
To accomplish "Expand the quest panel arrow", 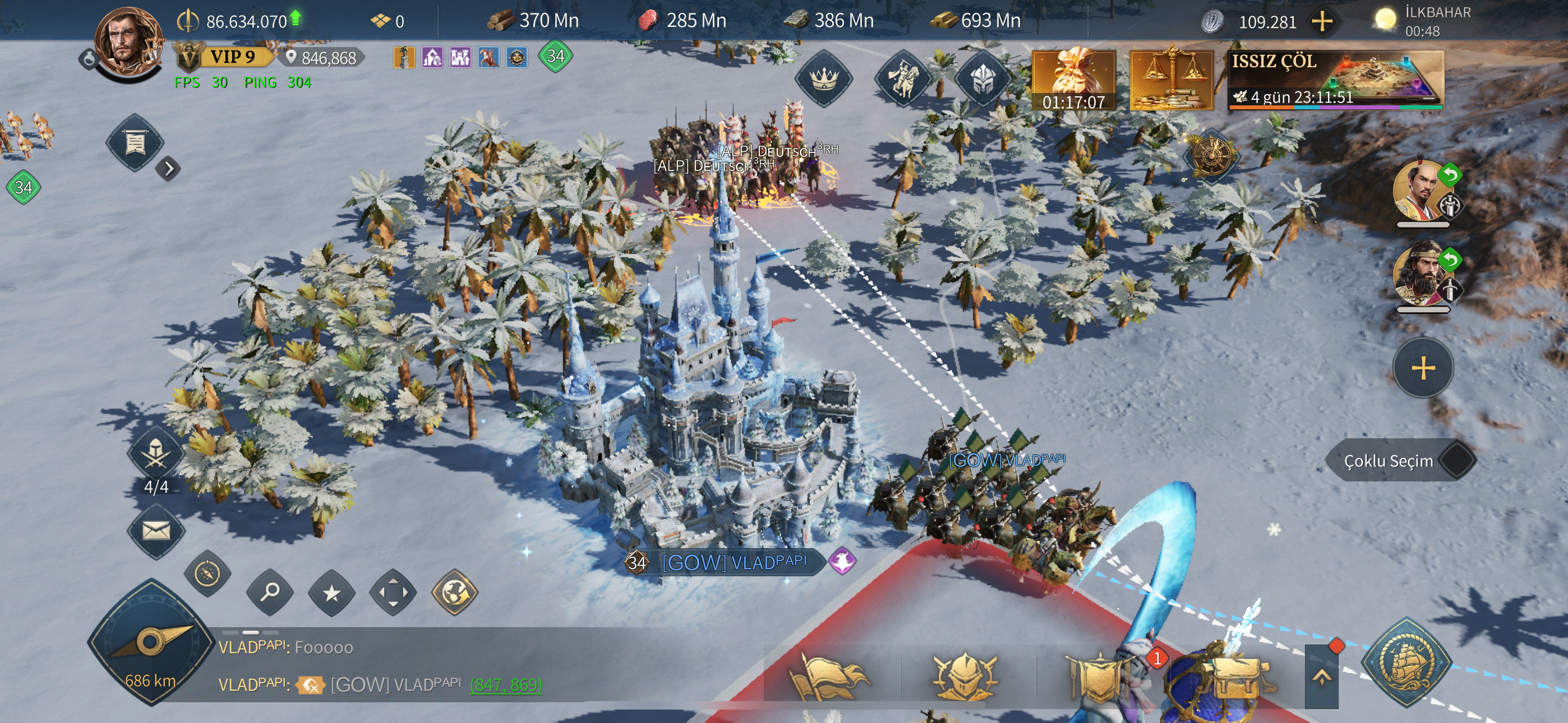I will click(x=169, y=169).
